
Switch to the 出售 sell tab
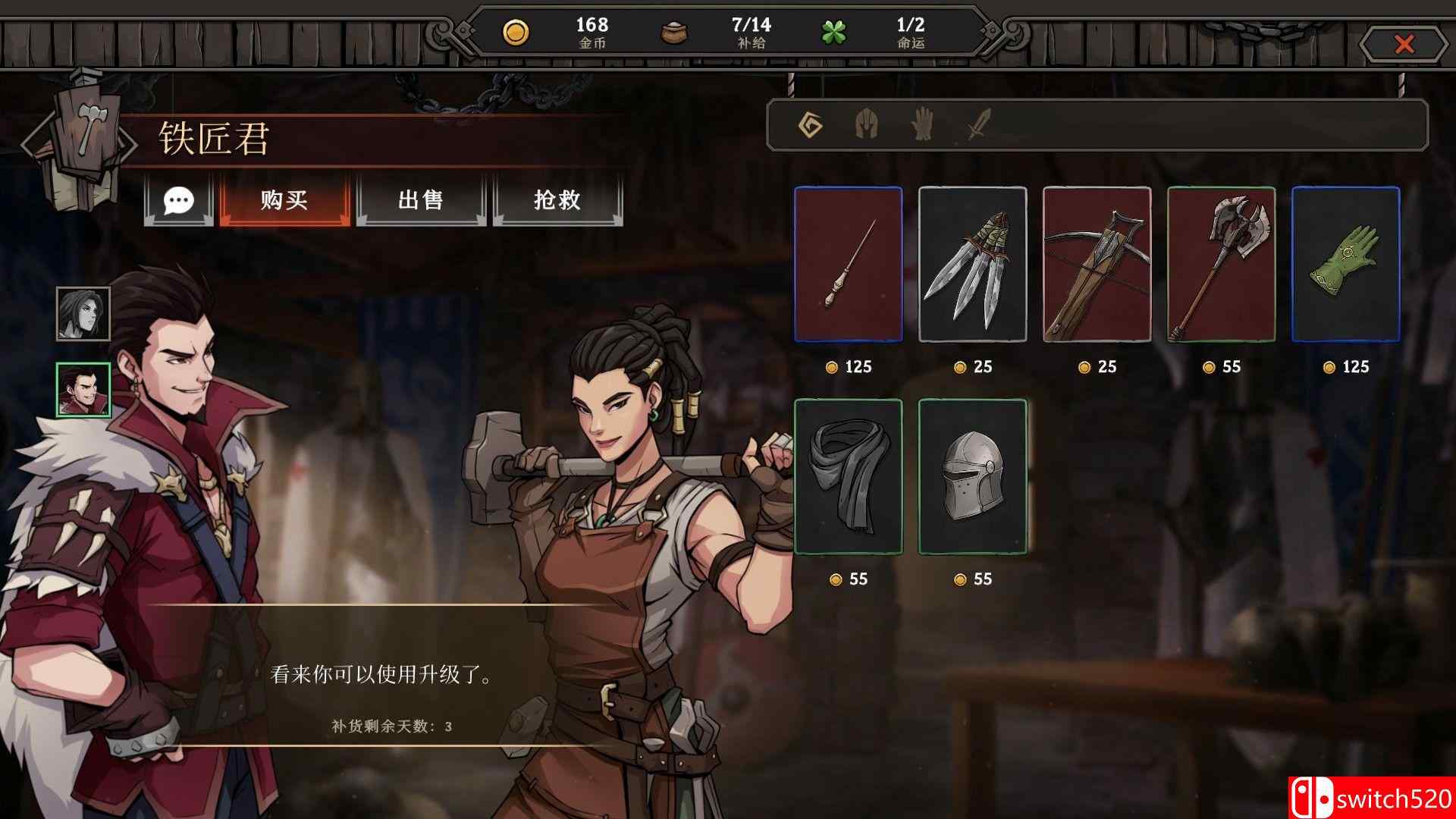click(421, 201)
